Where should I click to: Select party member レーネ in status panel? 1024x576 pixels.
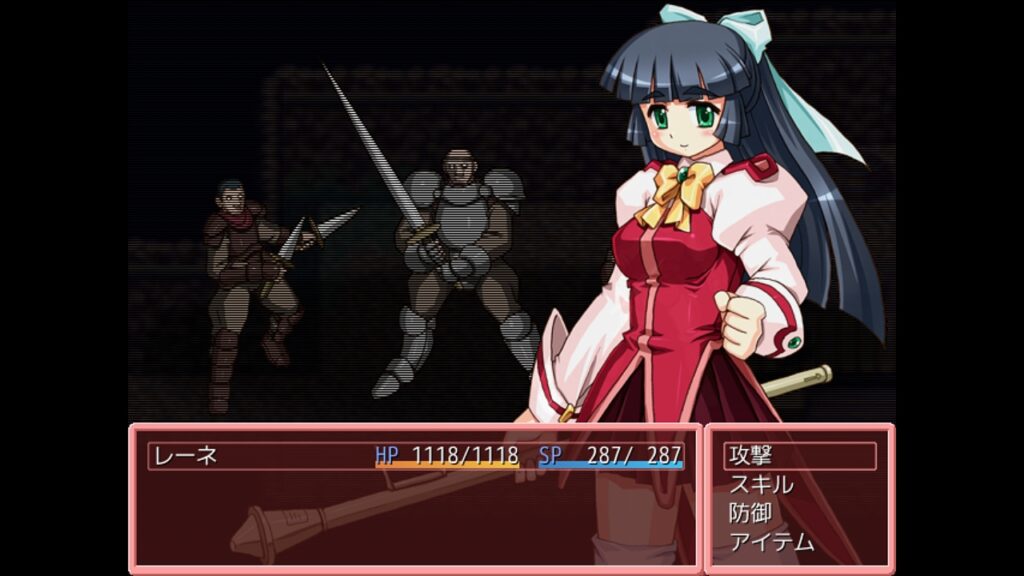coord(185,456)
